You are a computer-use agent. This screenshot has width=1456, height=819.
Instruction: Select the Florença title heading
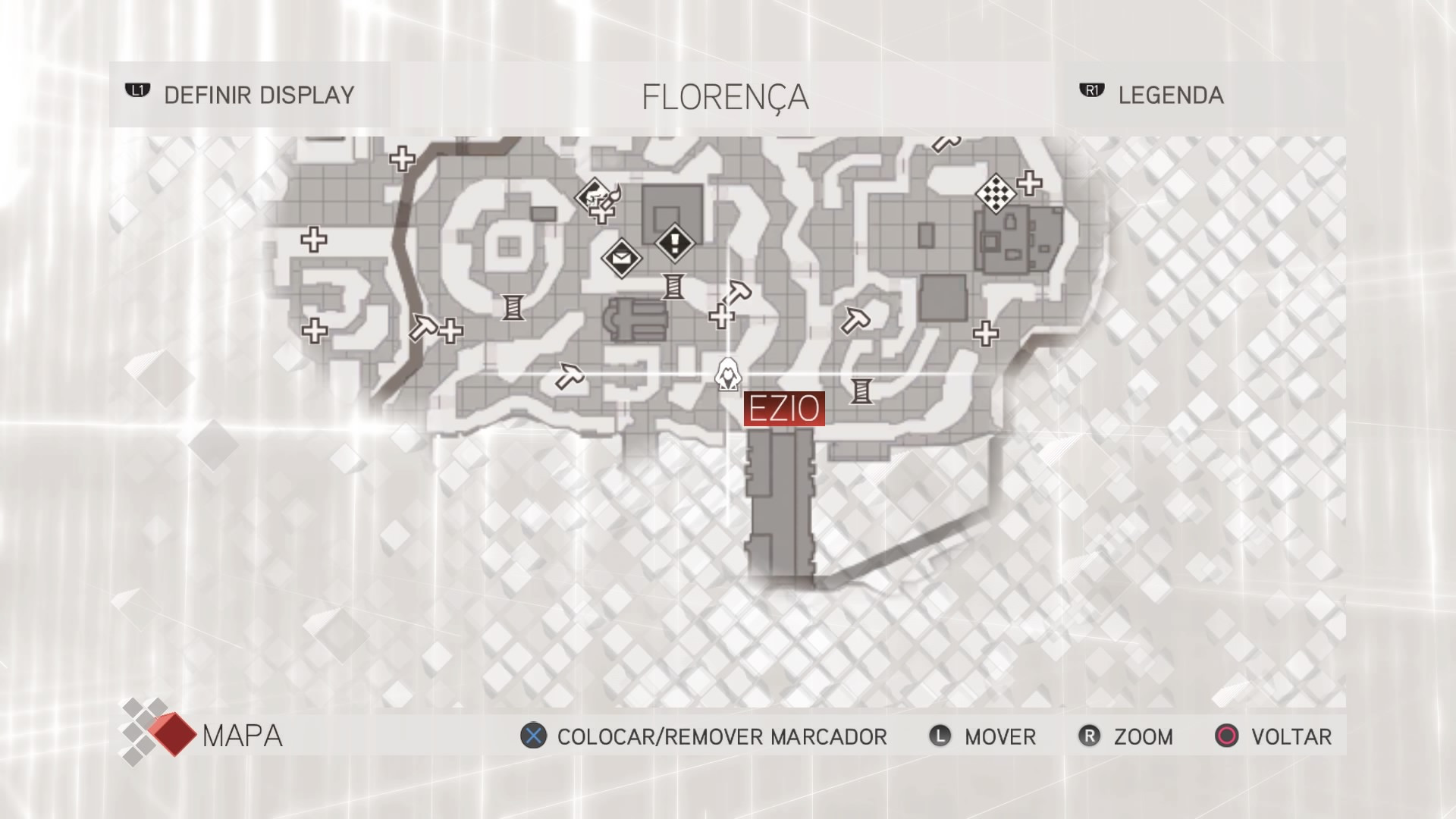[x=725, y=95]
